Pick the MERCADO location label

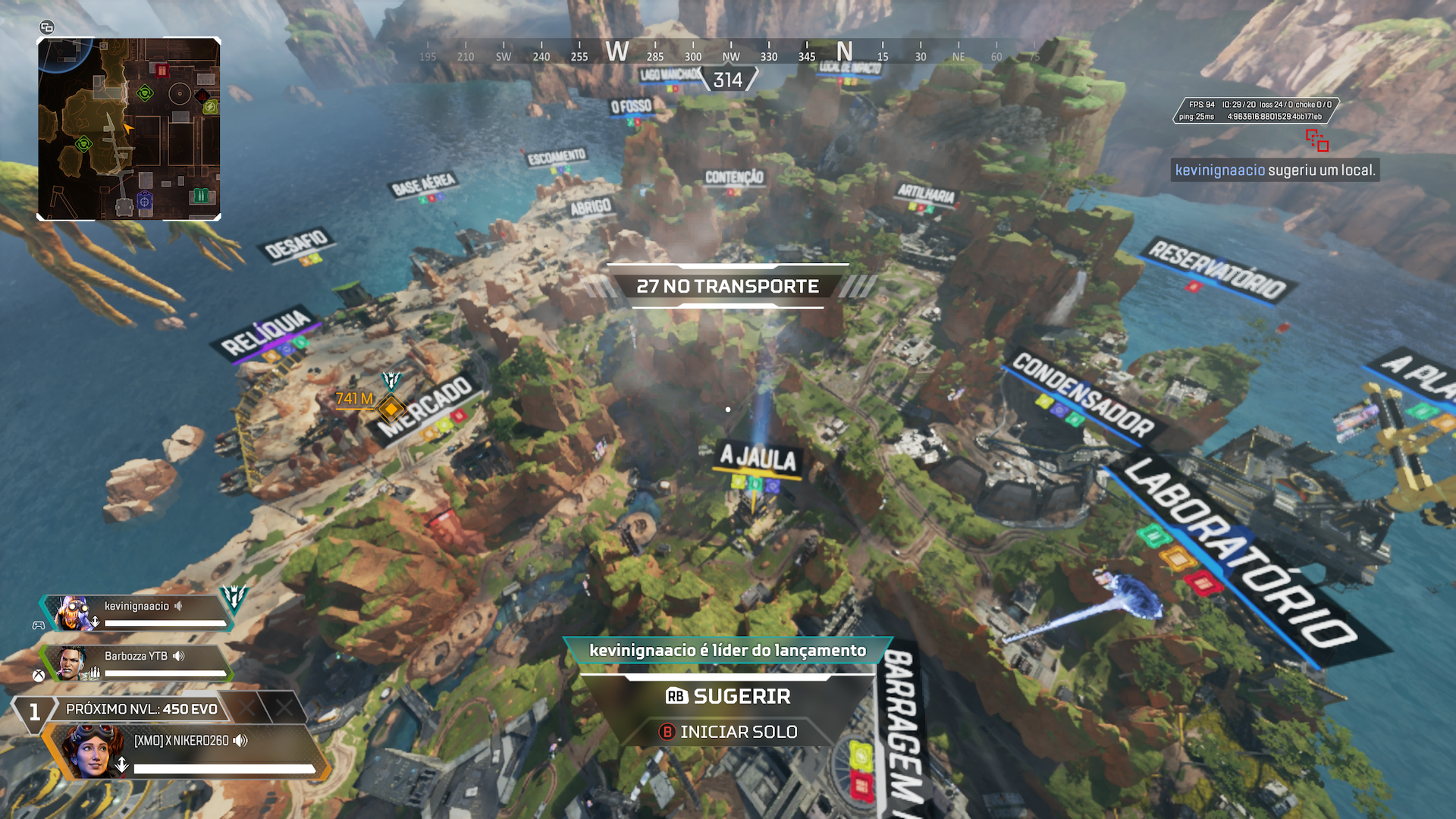tap(425, 406)
